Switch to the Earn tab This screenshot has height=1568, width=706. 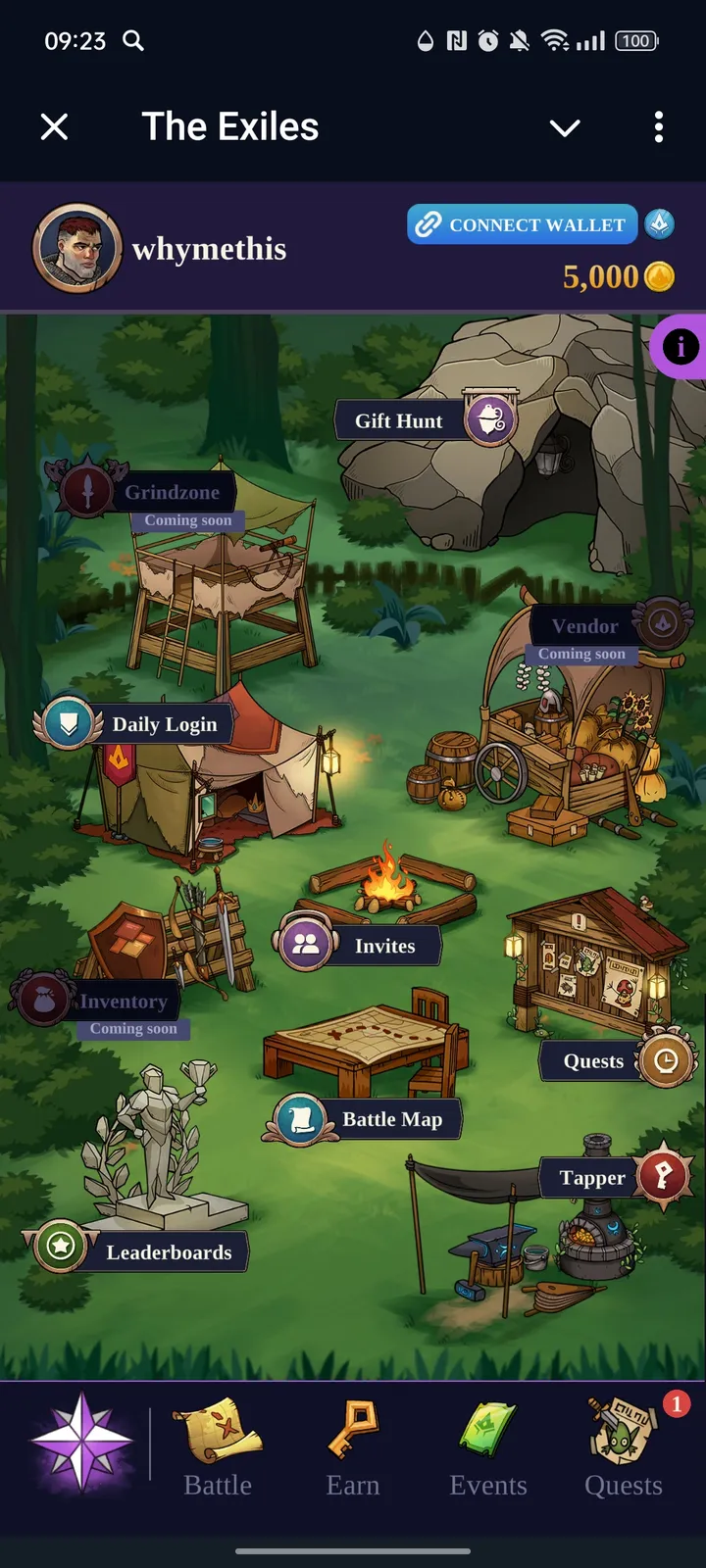pyautogui.click(x=353, y=1448)
